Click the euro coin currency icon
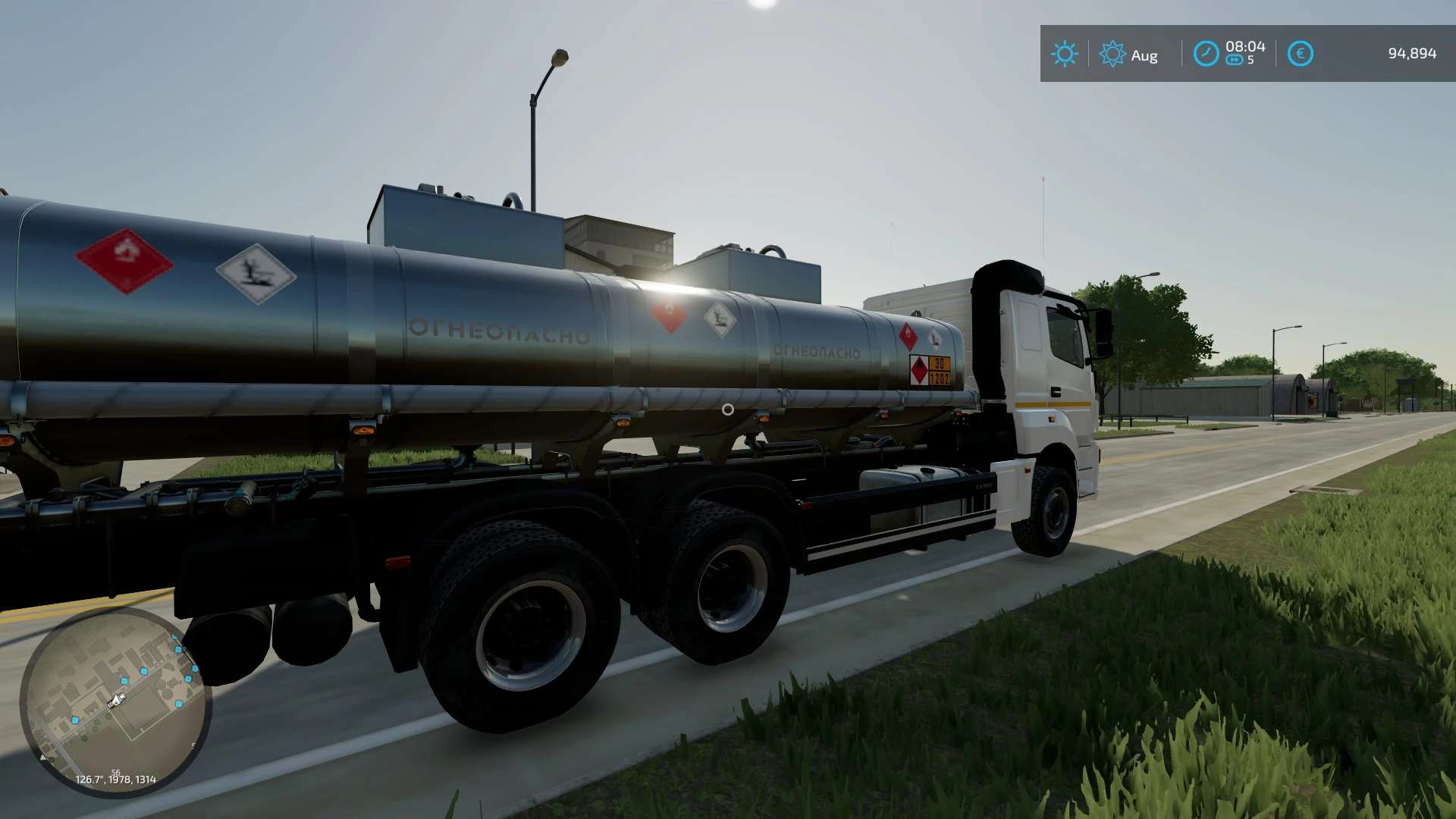 1299,54
